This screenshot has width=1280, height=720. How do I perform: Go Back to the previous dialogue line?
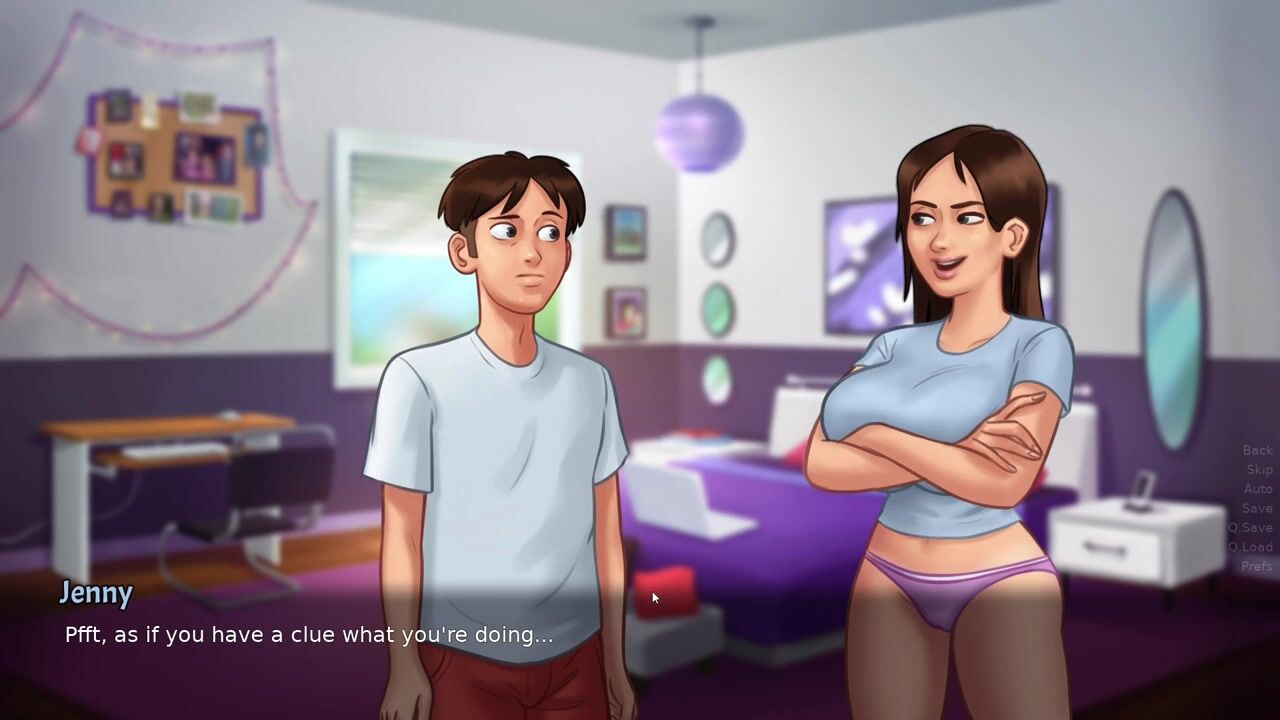(x=1257, y=451)
